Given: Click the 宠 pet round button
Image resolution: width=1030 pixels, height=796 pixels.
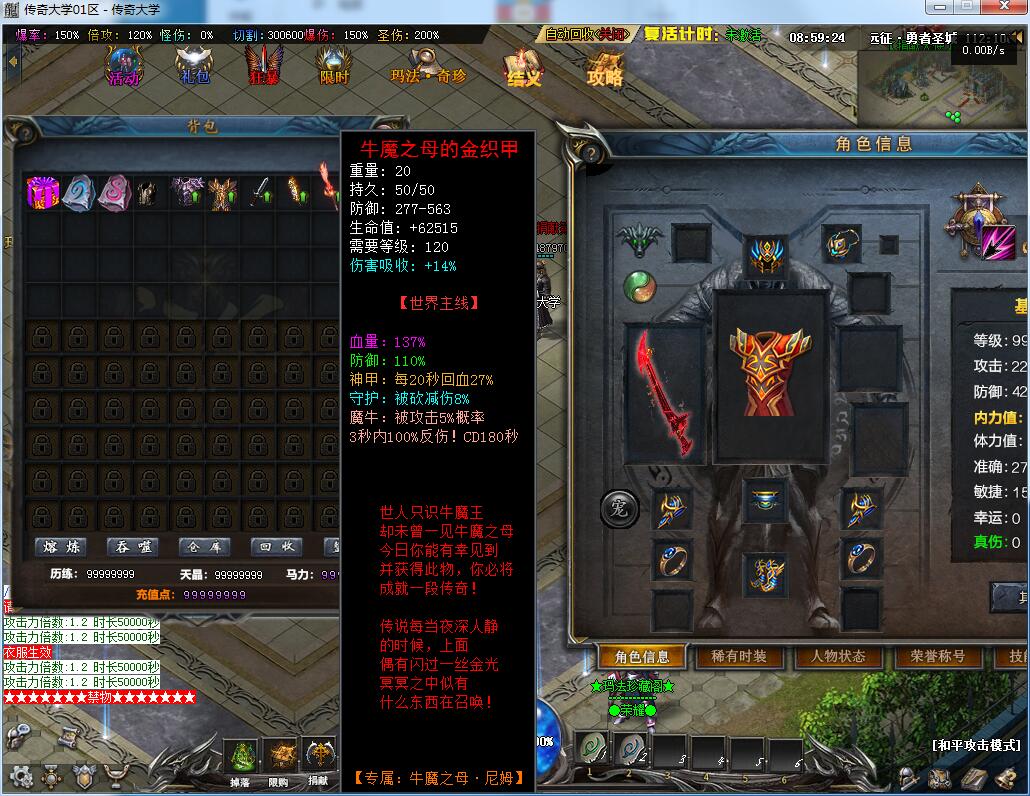Looking at the screenshot, I should coord(619,510).
